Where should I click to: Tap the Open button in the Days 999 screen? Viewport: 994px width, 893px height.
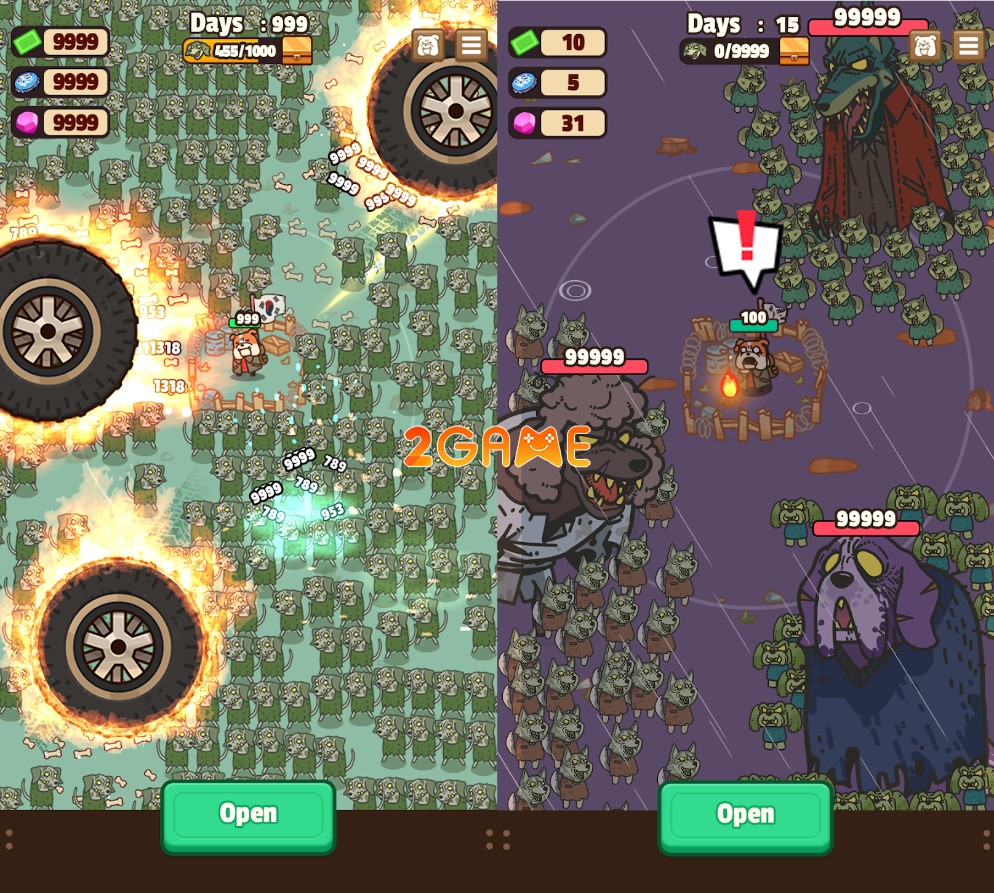coord(248,815)
